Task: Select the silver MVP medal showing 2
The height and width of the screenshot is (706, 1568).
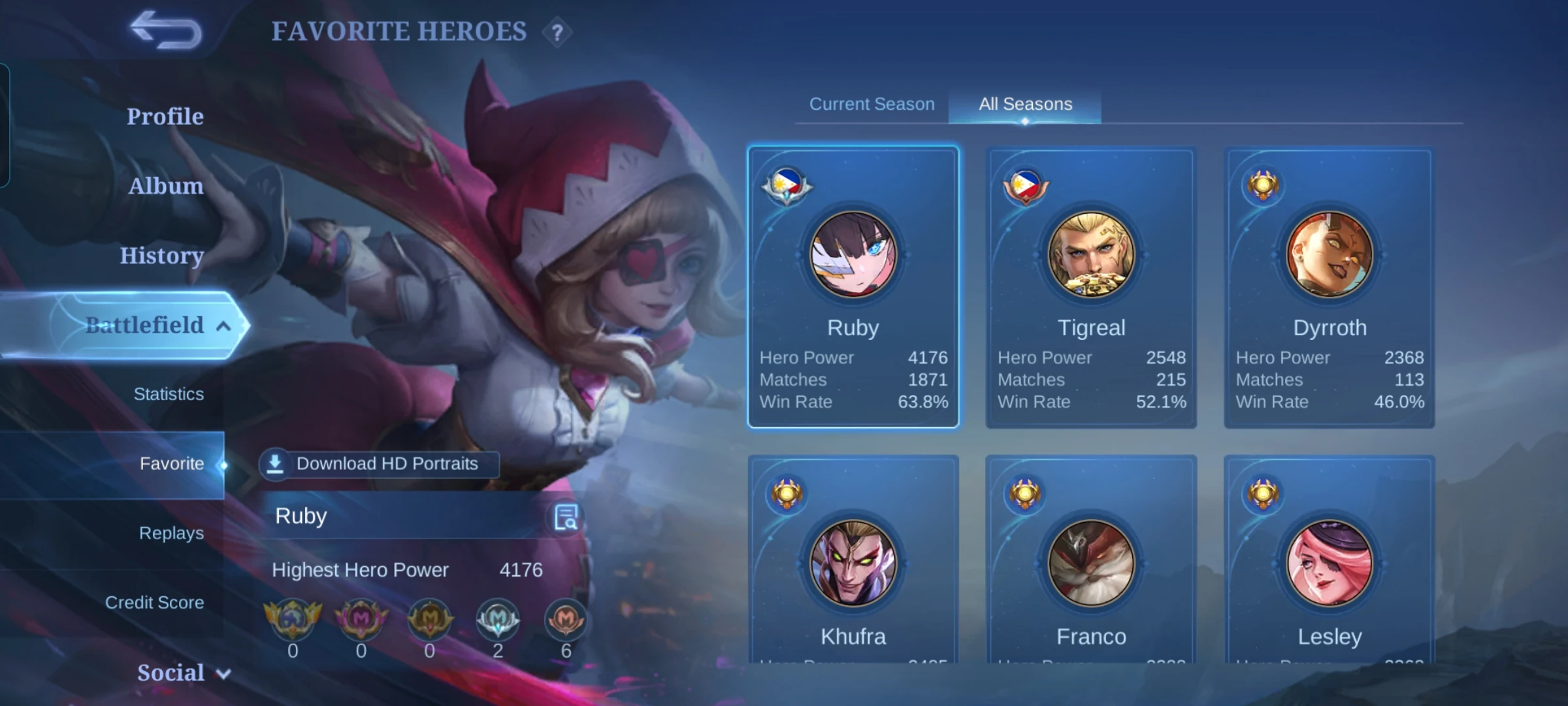Action: [x=498, y=620]
